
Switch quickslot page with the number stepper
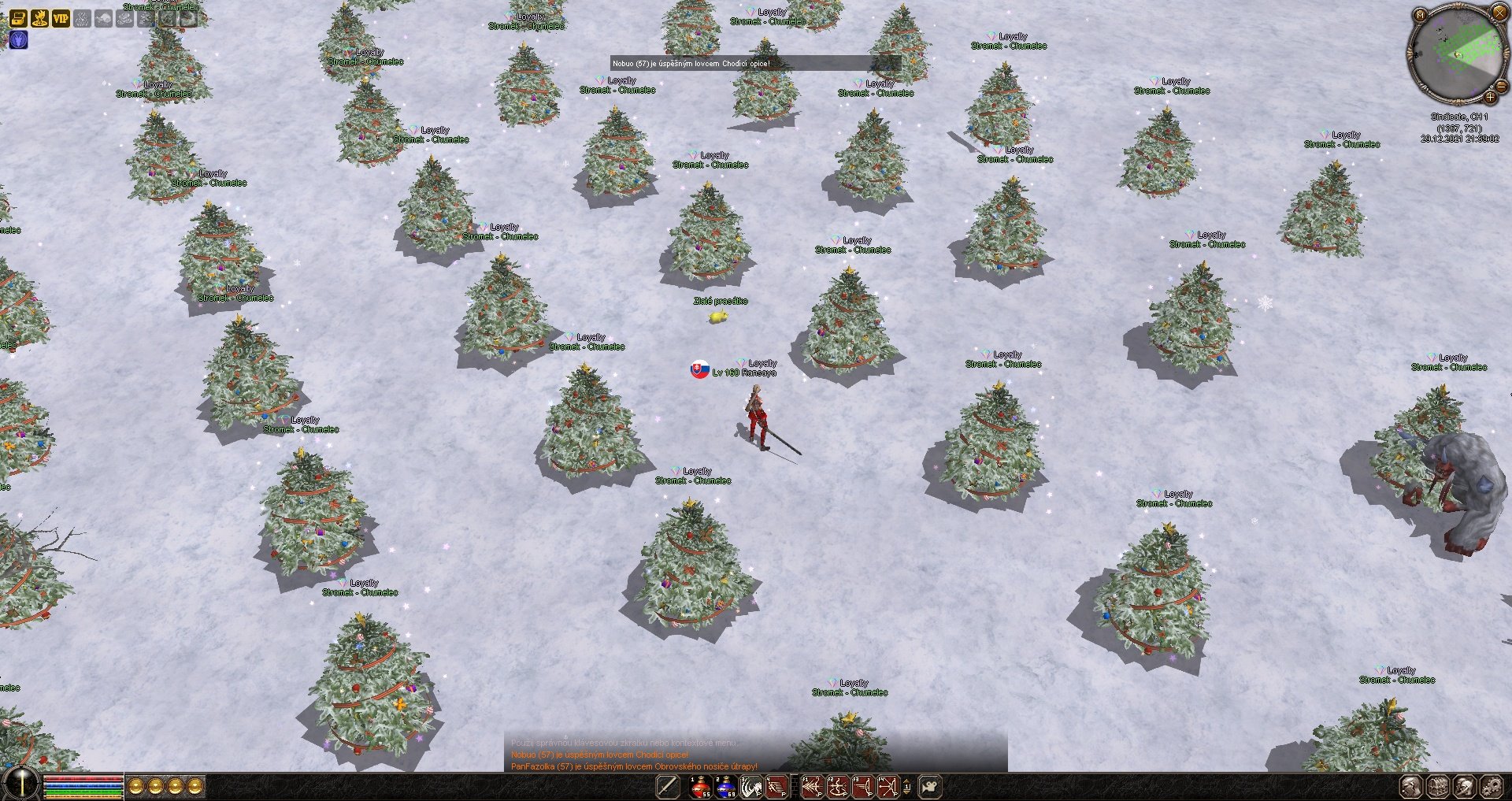pos(907,786)
